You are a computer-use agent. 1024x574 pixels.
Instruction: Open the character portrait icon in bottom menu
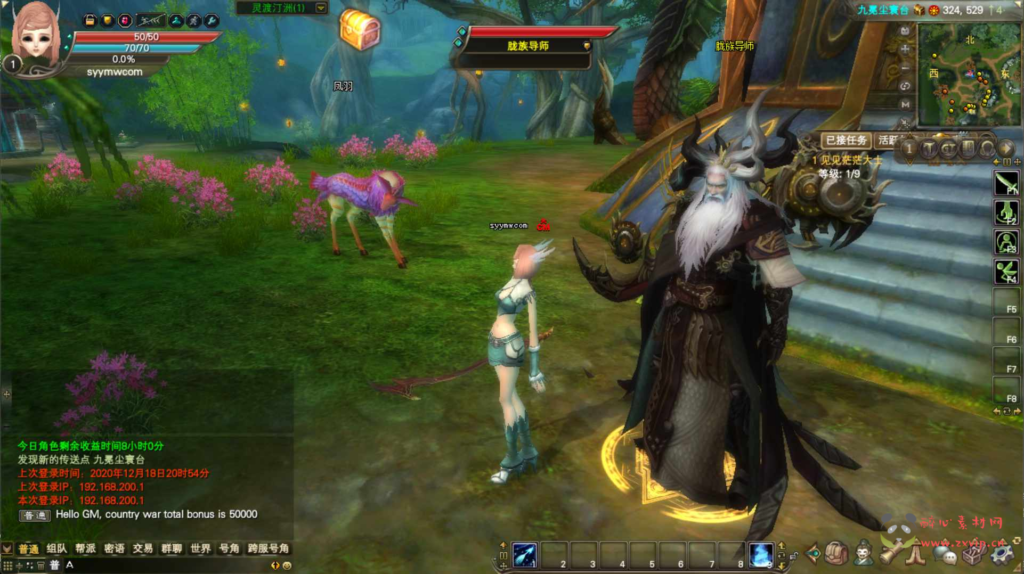862,552
